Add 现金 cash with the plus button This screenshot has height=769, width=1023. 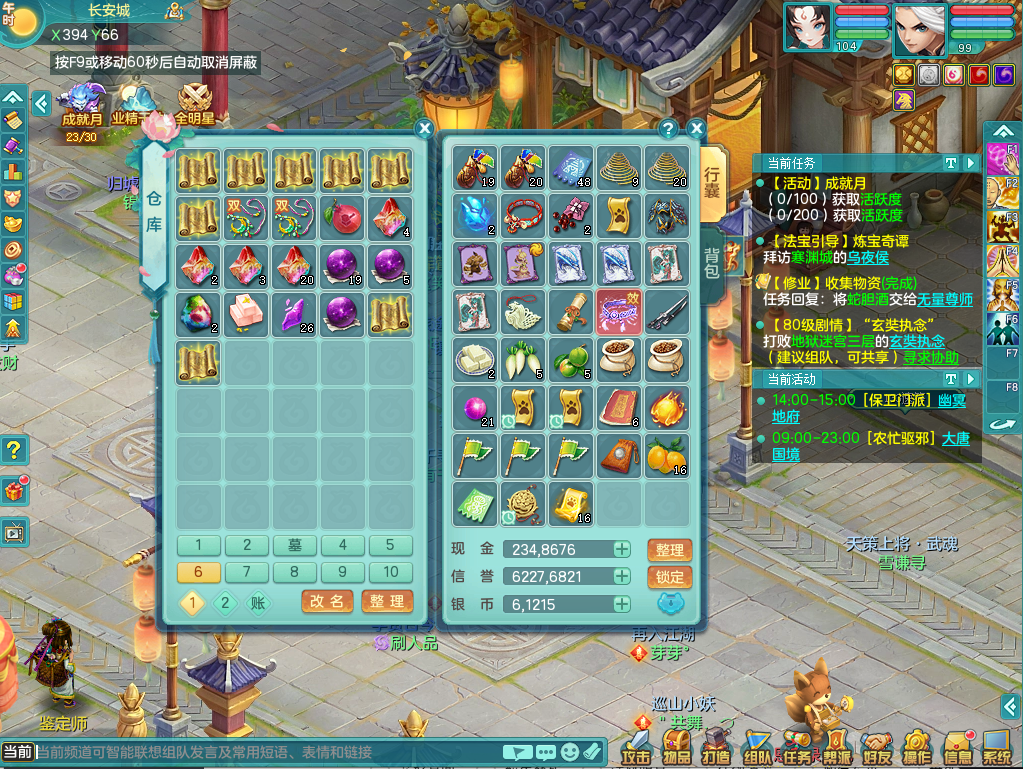click(x=622, y=549)
